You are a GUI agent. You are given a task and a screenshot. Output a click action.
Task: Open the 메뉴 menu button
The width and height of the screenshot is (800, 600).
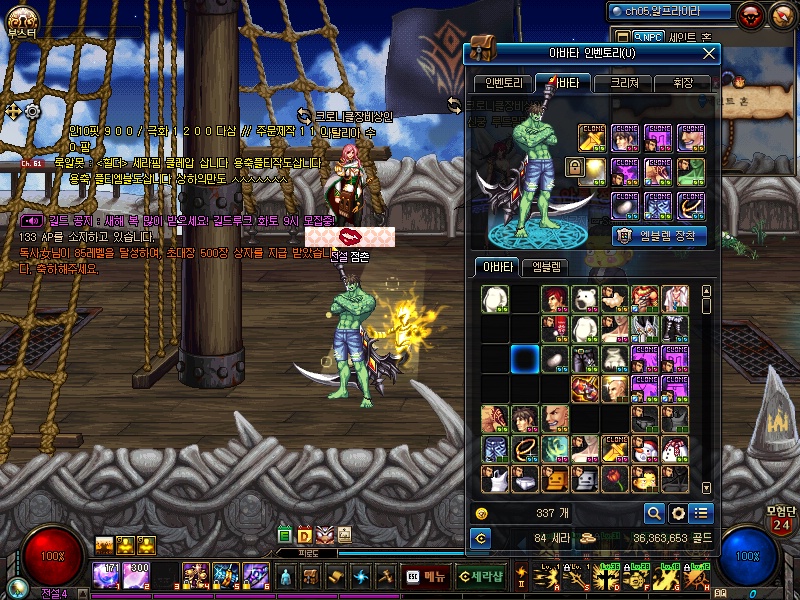[426, 577]
